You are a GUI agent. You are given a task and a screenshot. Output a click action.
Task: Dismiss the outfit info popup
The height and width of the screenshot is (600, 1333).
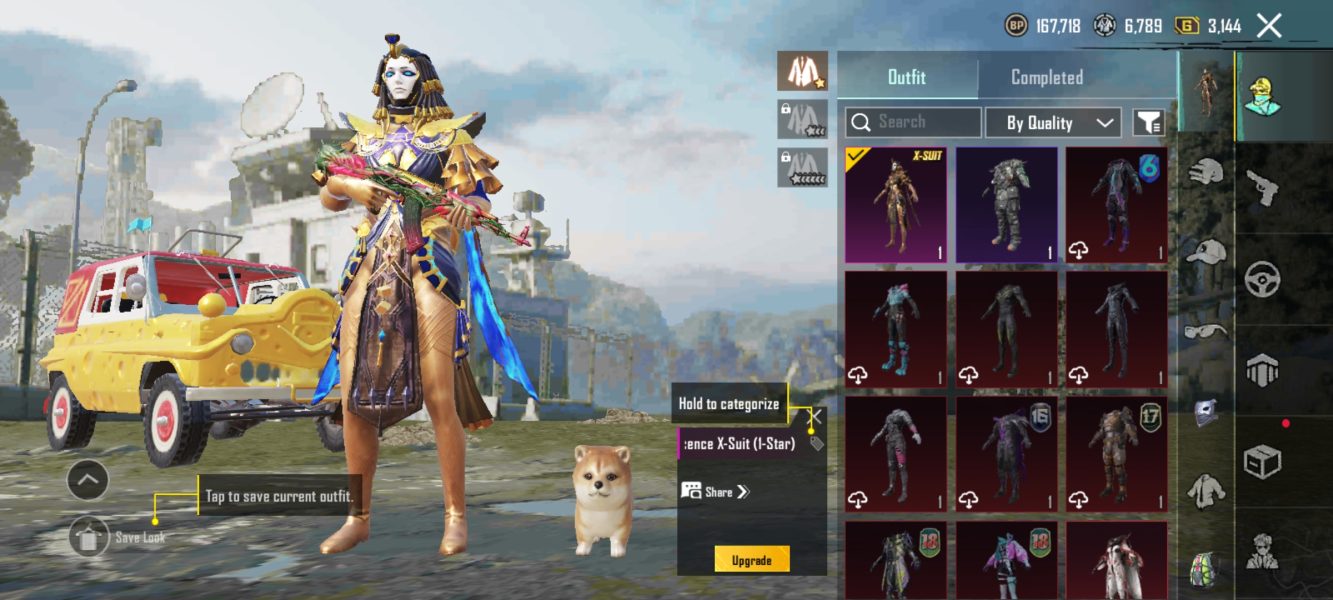(x=817, y=416)
